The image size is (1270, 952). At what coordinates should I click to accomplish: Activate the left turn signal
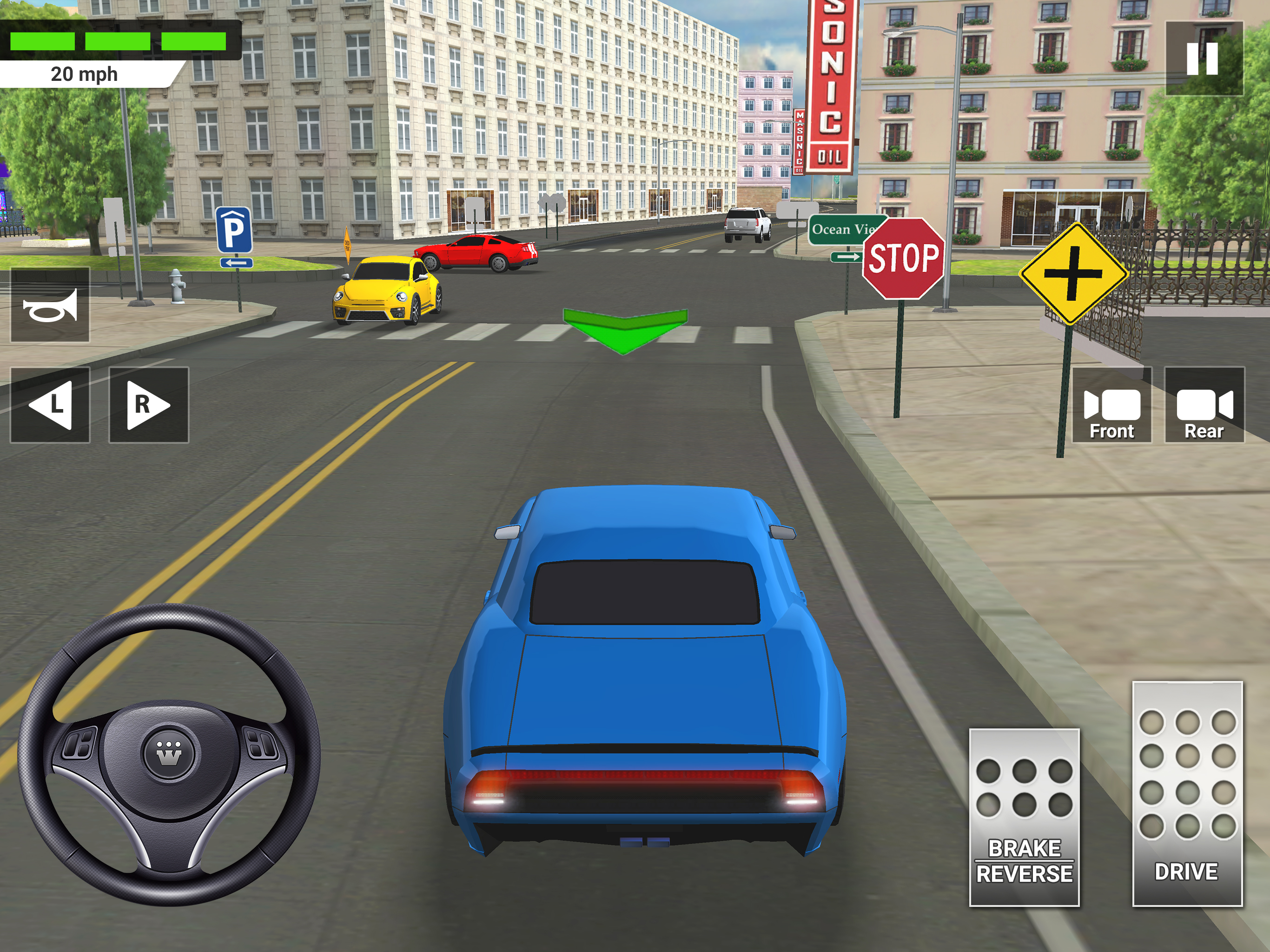50,405
